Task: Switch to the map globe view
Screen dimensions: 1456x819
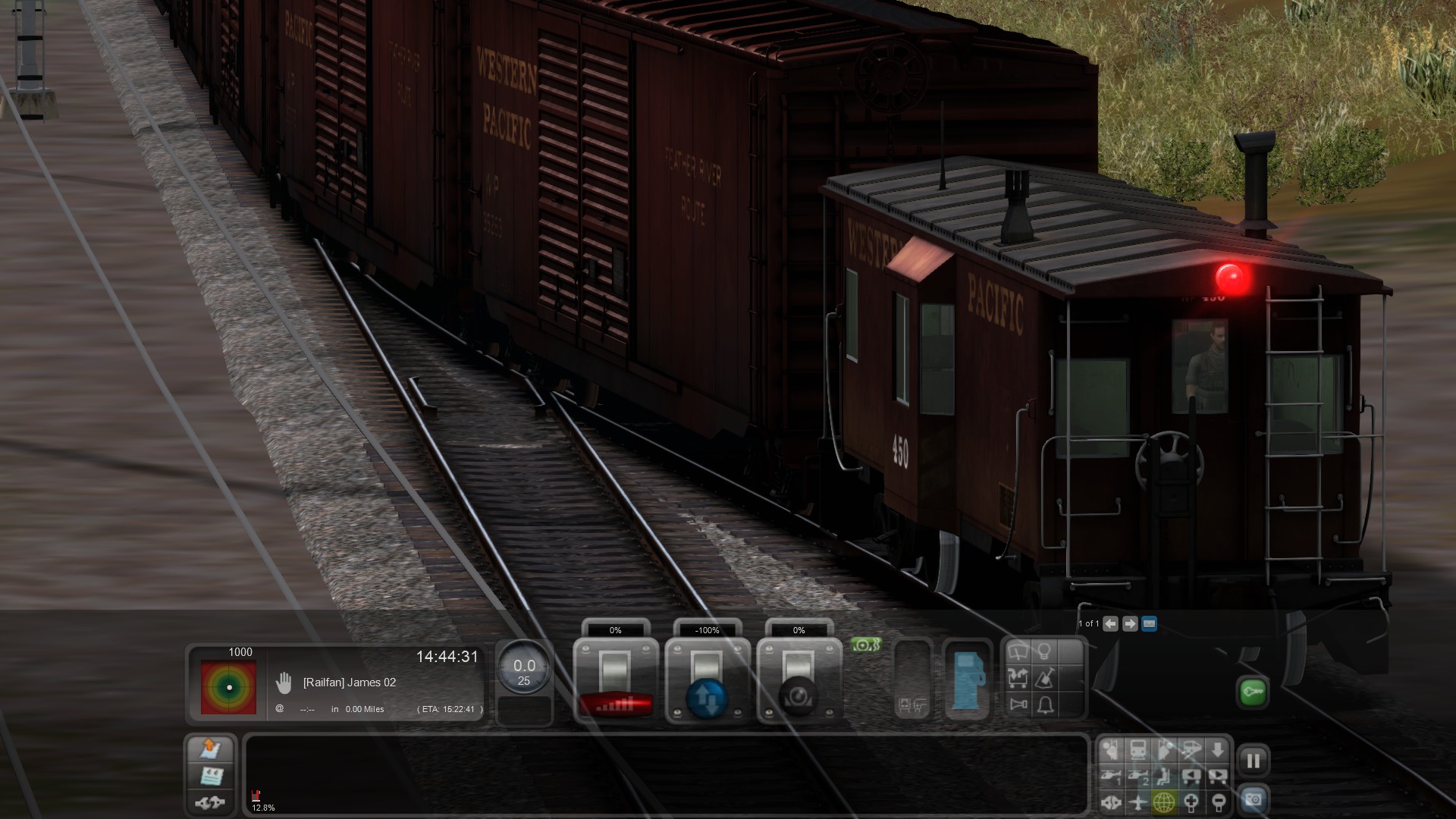Action: 1164,802
